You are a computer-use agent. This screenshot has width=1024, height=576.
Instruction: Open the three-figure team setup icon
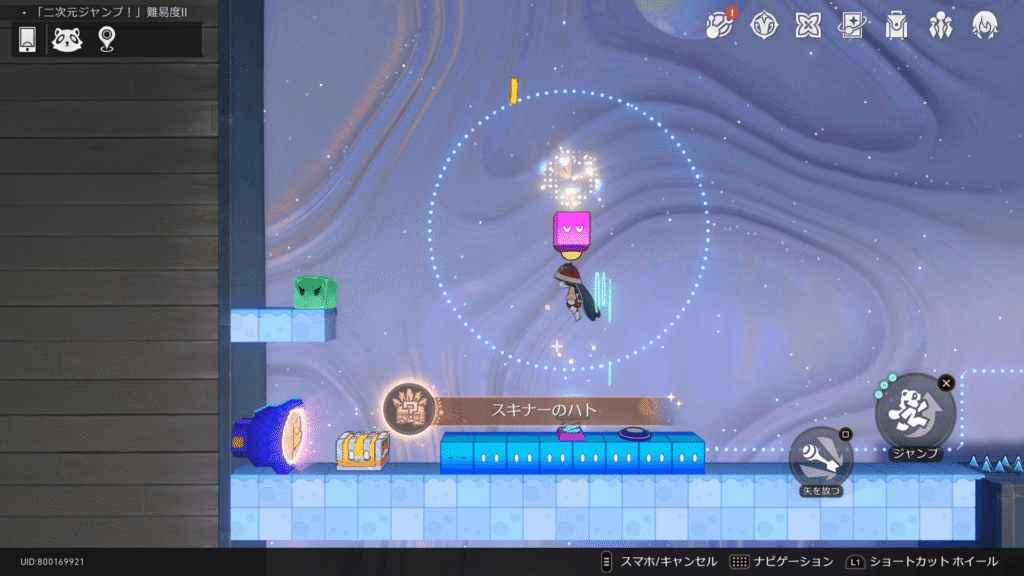click(940, 25)
